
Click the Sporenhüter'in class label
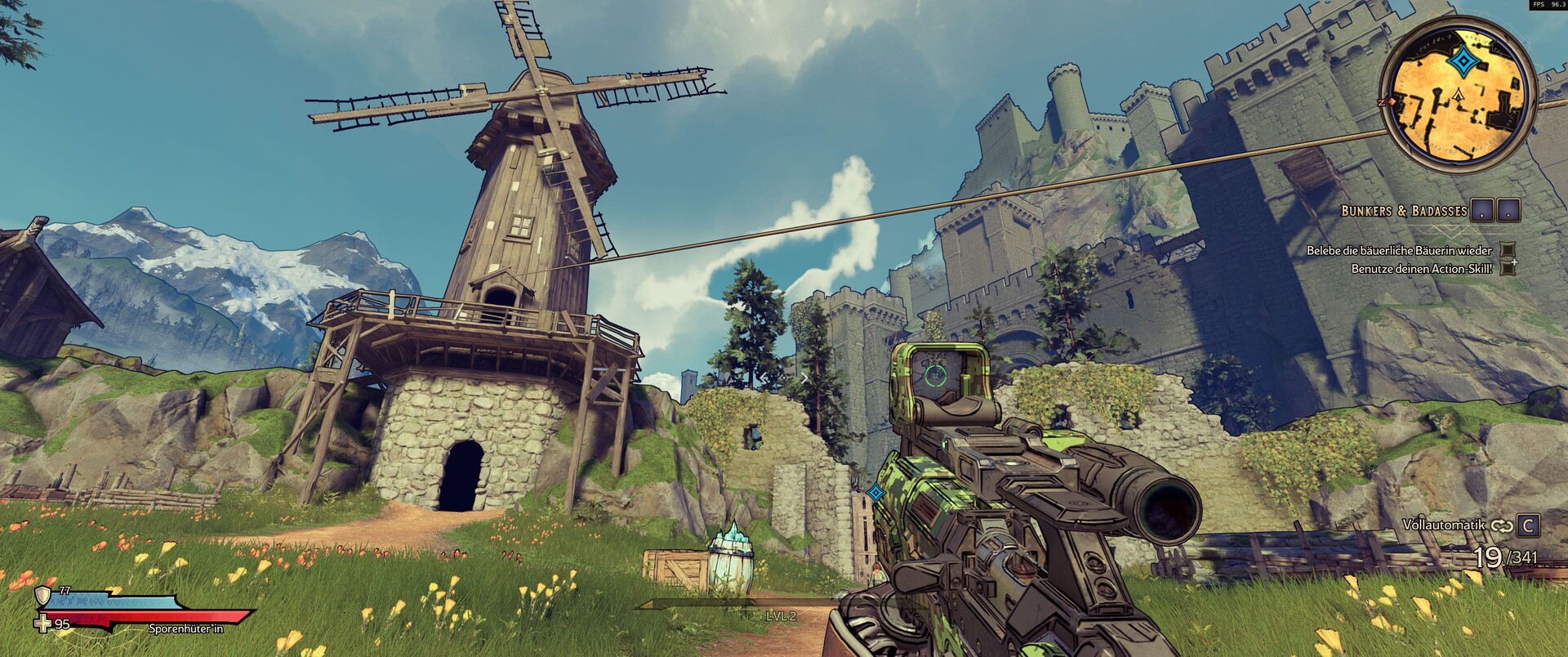point(185,629)
